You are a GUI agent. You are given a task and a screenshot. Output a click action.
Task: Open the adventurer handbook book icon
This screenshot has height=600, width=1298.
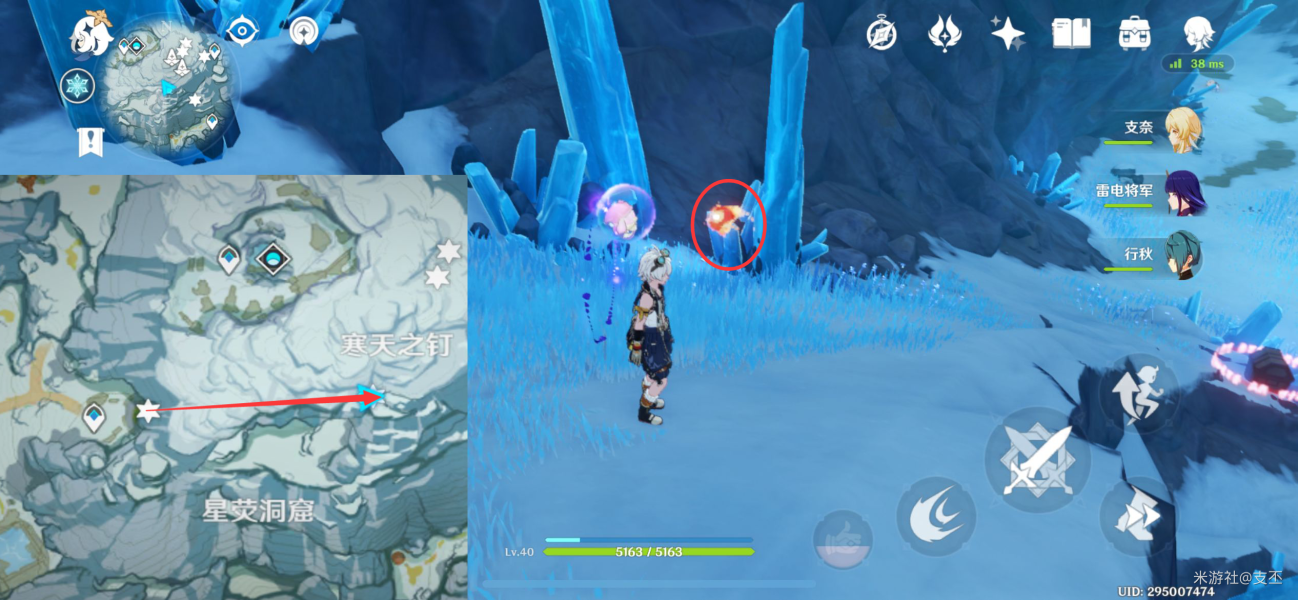point(1070,34)
